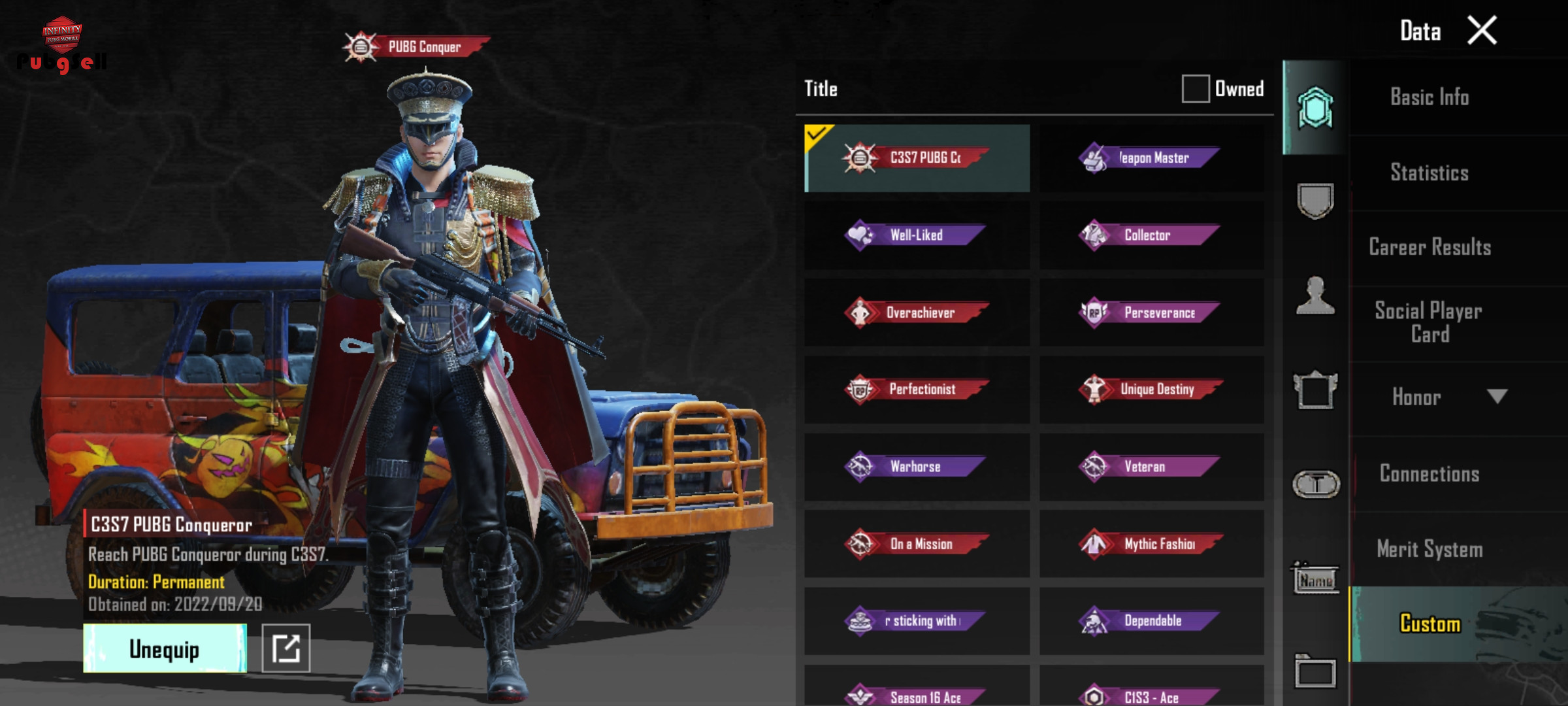Click the share icon beside Unequip
Image resolution: width=1568 pixels, height=706 pixels.
(x=286, y=648)
